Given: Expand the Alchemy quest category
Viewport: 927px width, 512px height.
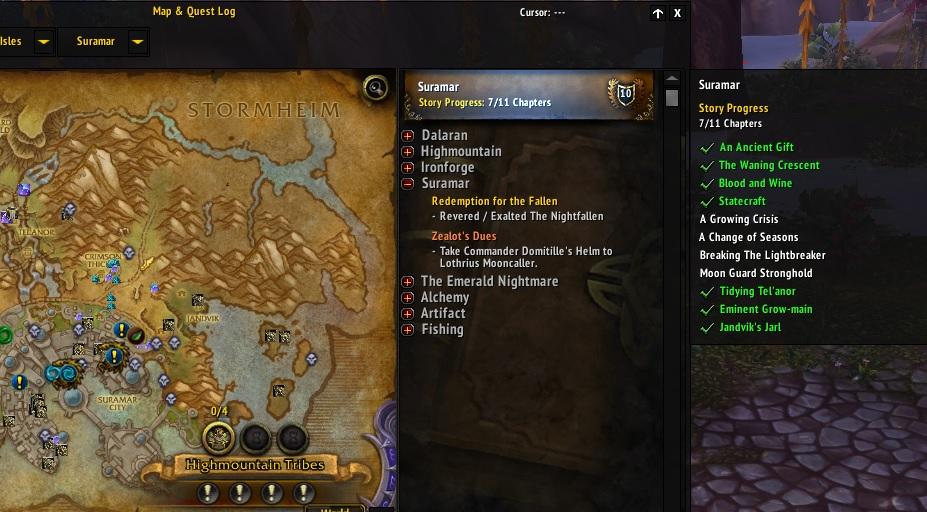Looking at the screenshot, I should 408,298.
